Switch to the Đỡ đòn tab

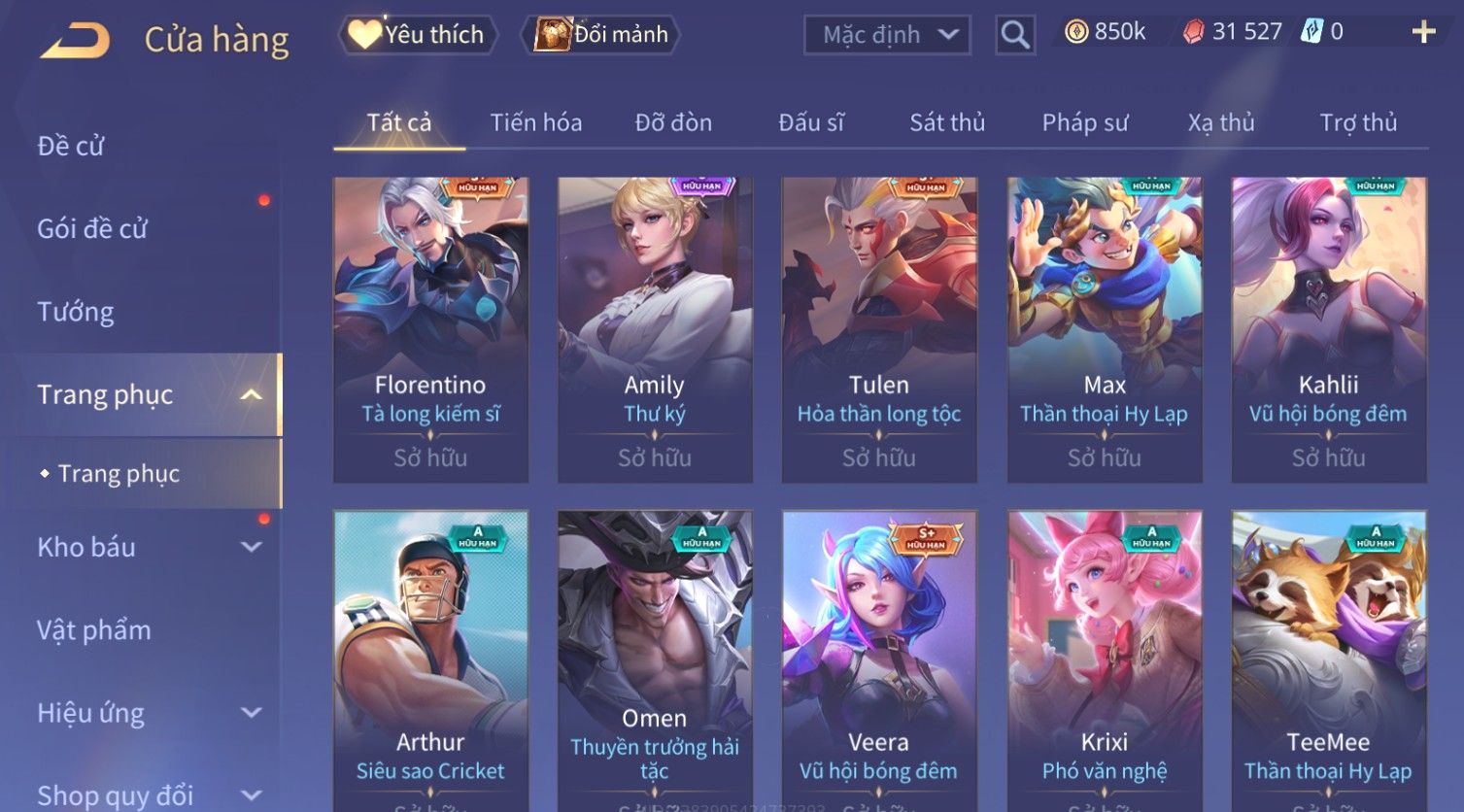click(x=673, y=122)
